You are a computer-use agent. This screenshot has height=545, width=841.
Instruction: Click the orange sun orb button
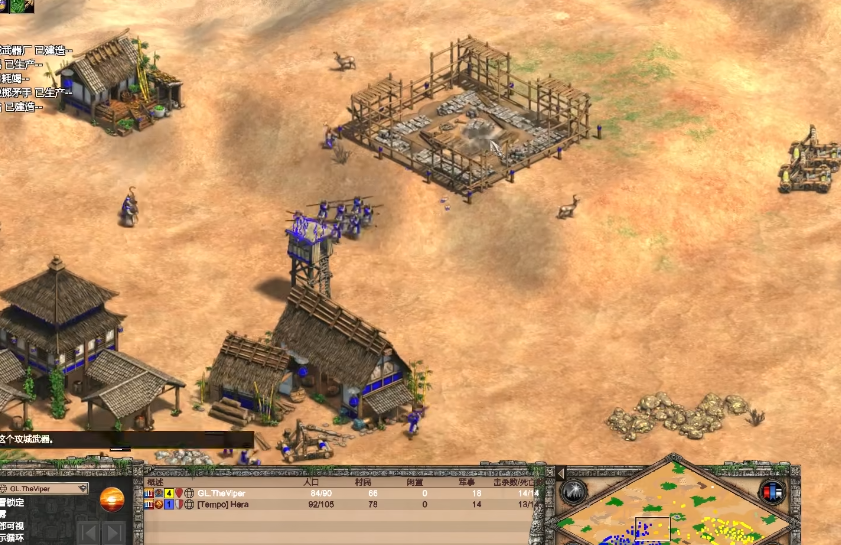(111, 497)
